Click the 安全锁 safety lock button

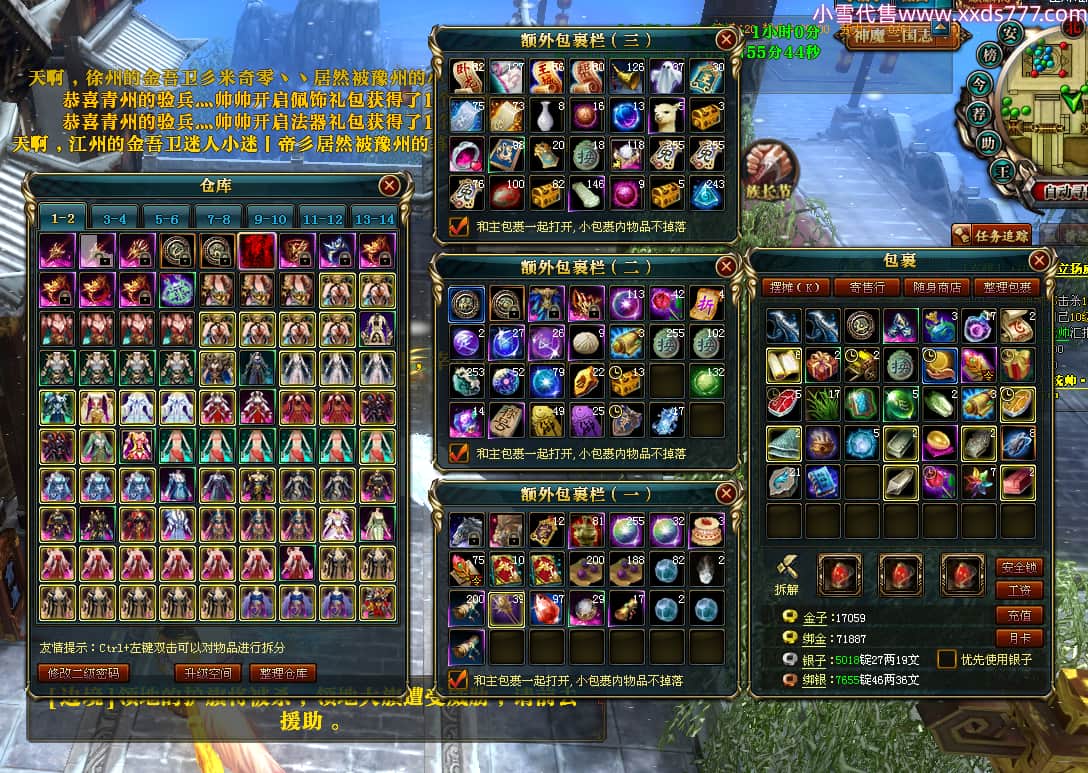[x=1019, y=567]
